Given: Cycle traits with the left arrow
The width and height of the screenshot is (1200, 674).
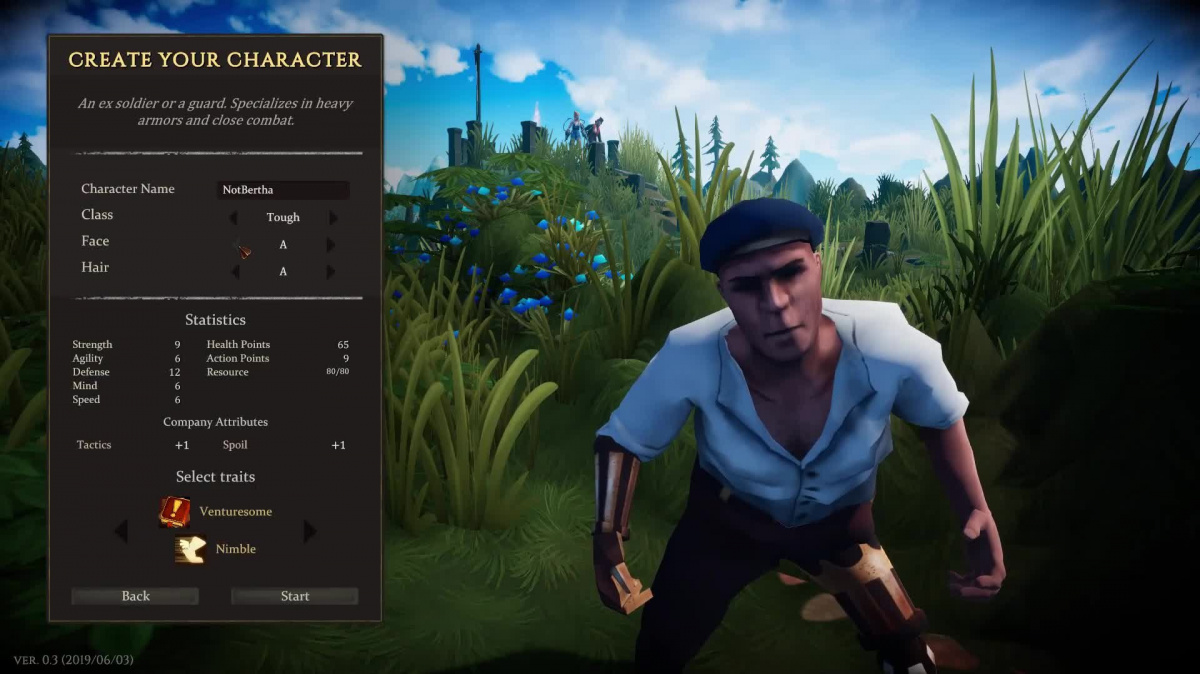Looking at the screenshot, I should [x=121, y=531].
